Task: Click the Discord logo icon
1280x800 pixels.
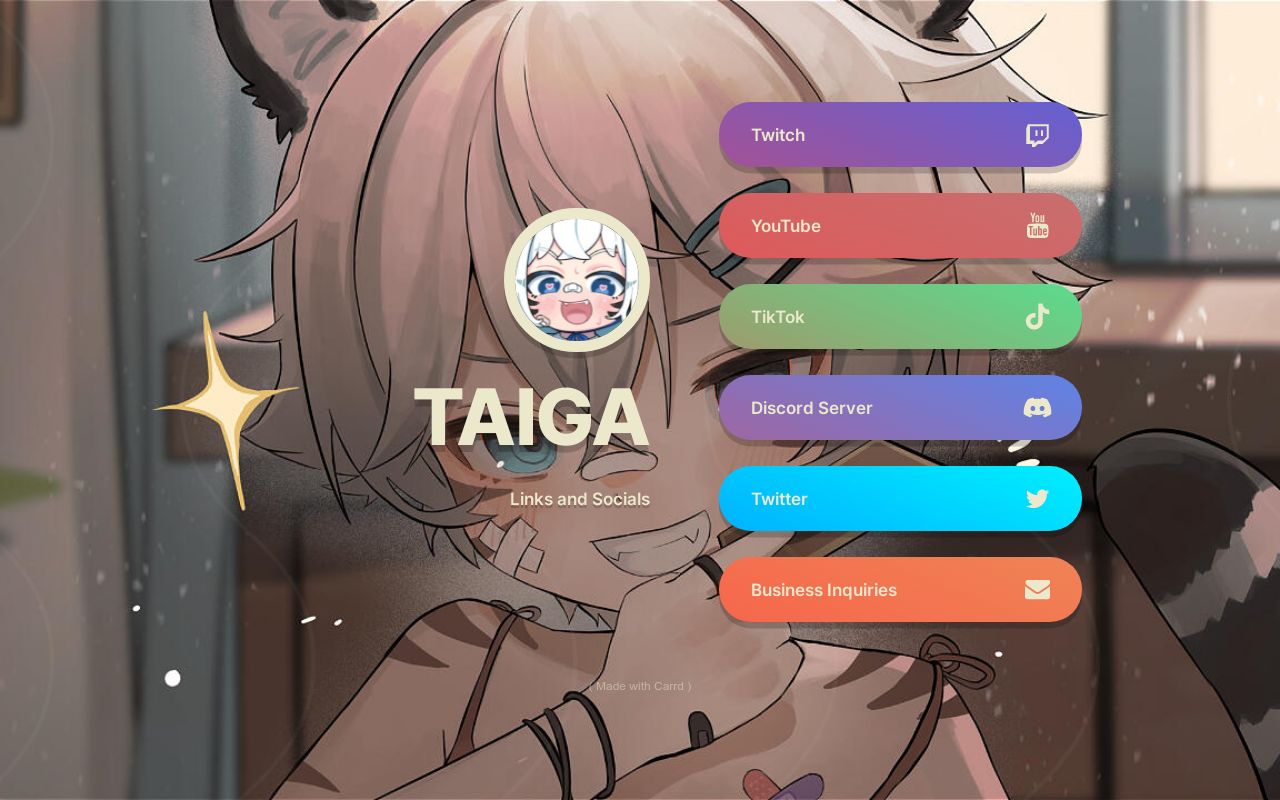Action: click(x=1037, y=408)
